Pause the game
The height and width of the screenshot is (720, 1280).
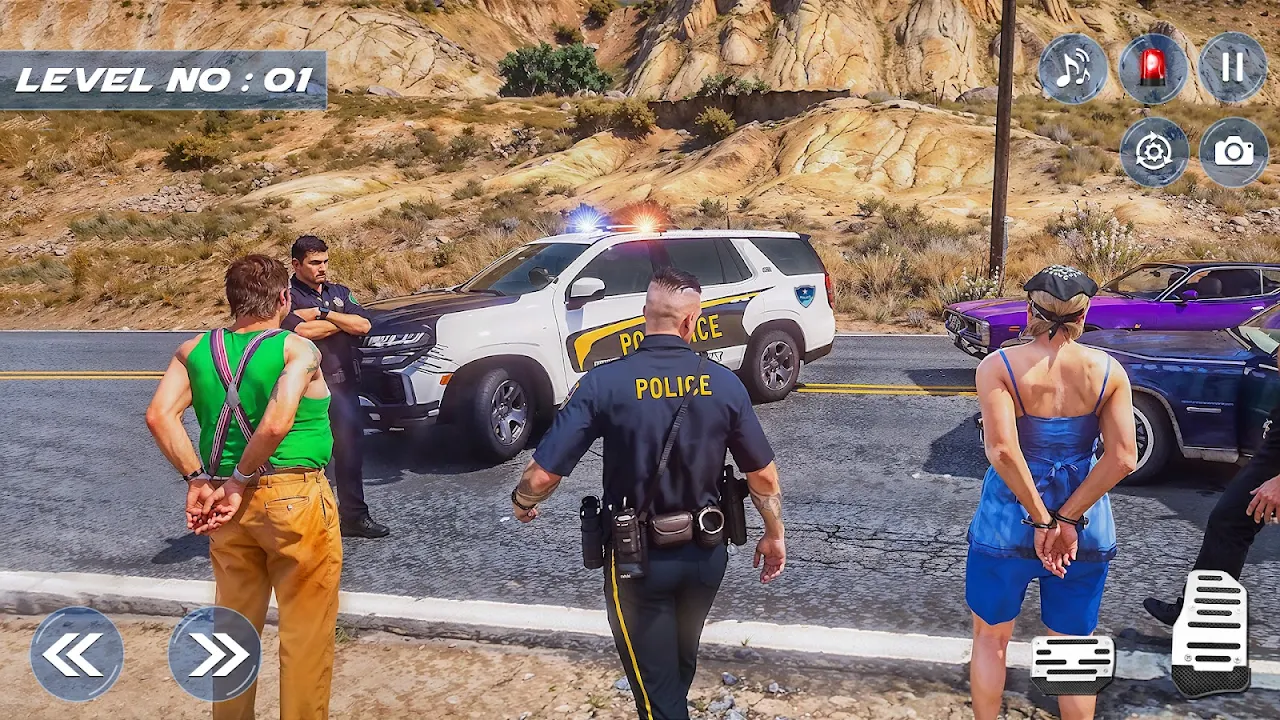click(1233, 67)
